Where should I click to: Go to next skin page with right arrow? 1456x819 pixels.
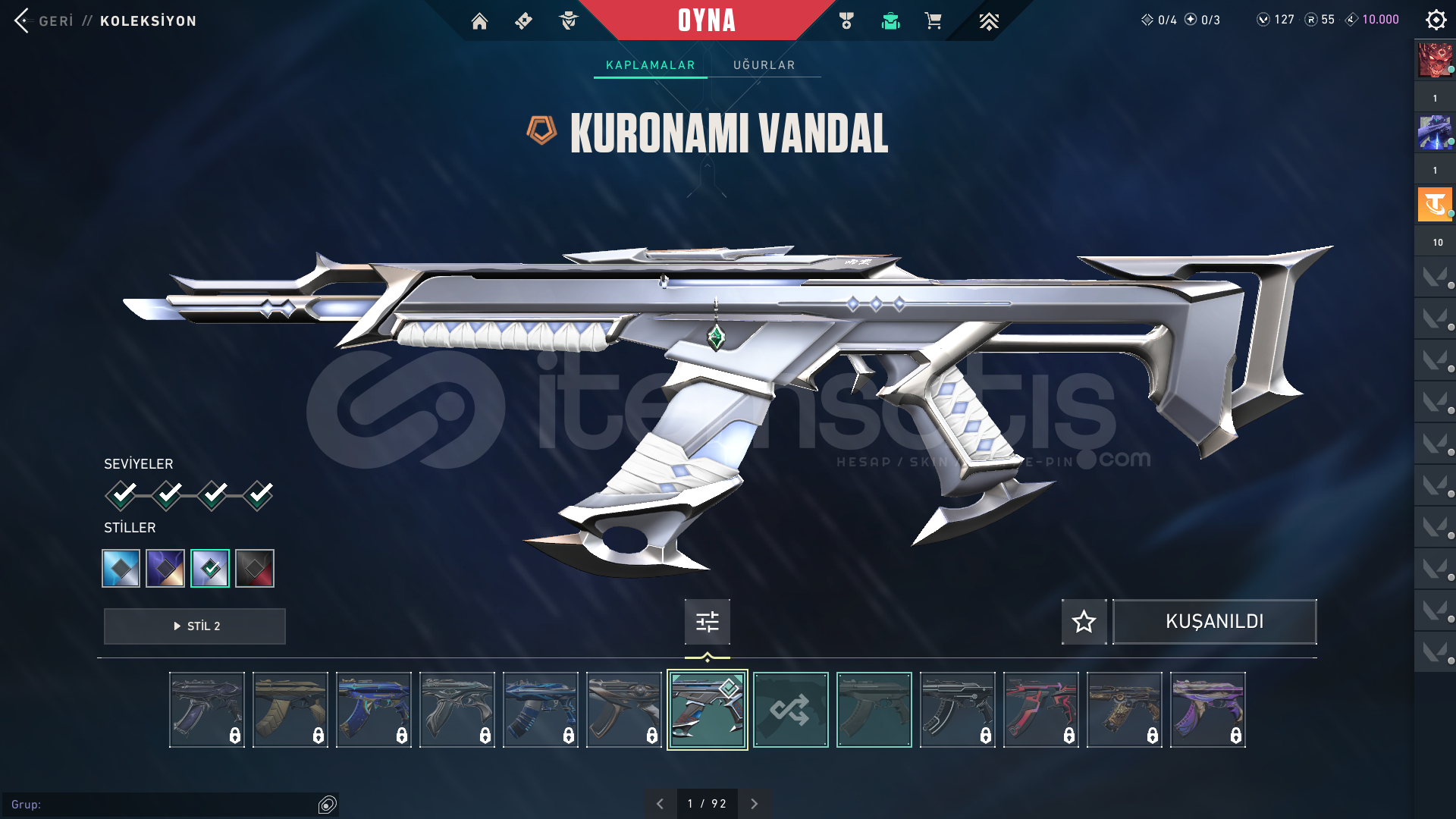point(754,802)
